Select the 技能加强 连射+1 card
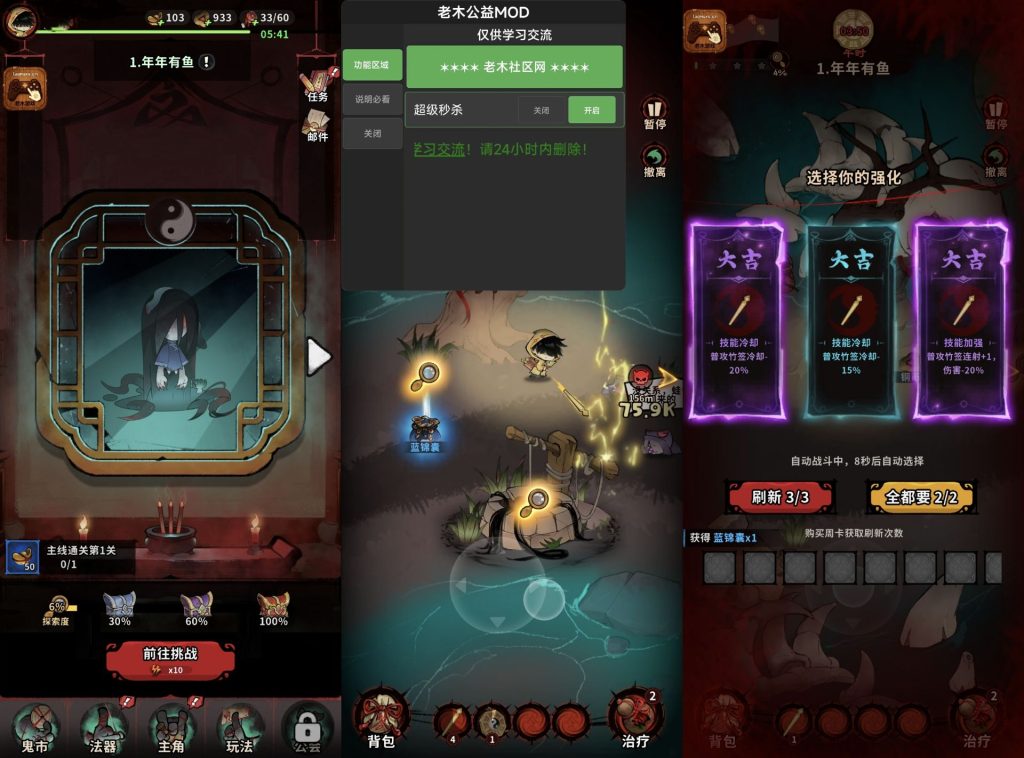Viewport: 1024px width, 758px height. pyautogui.click(x=964, y=318)
